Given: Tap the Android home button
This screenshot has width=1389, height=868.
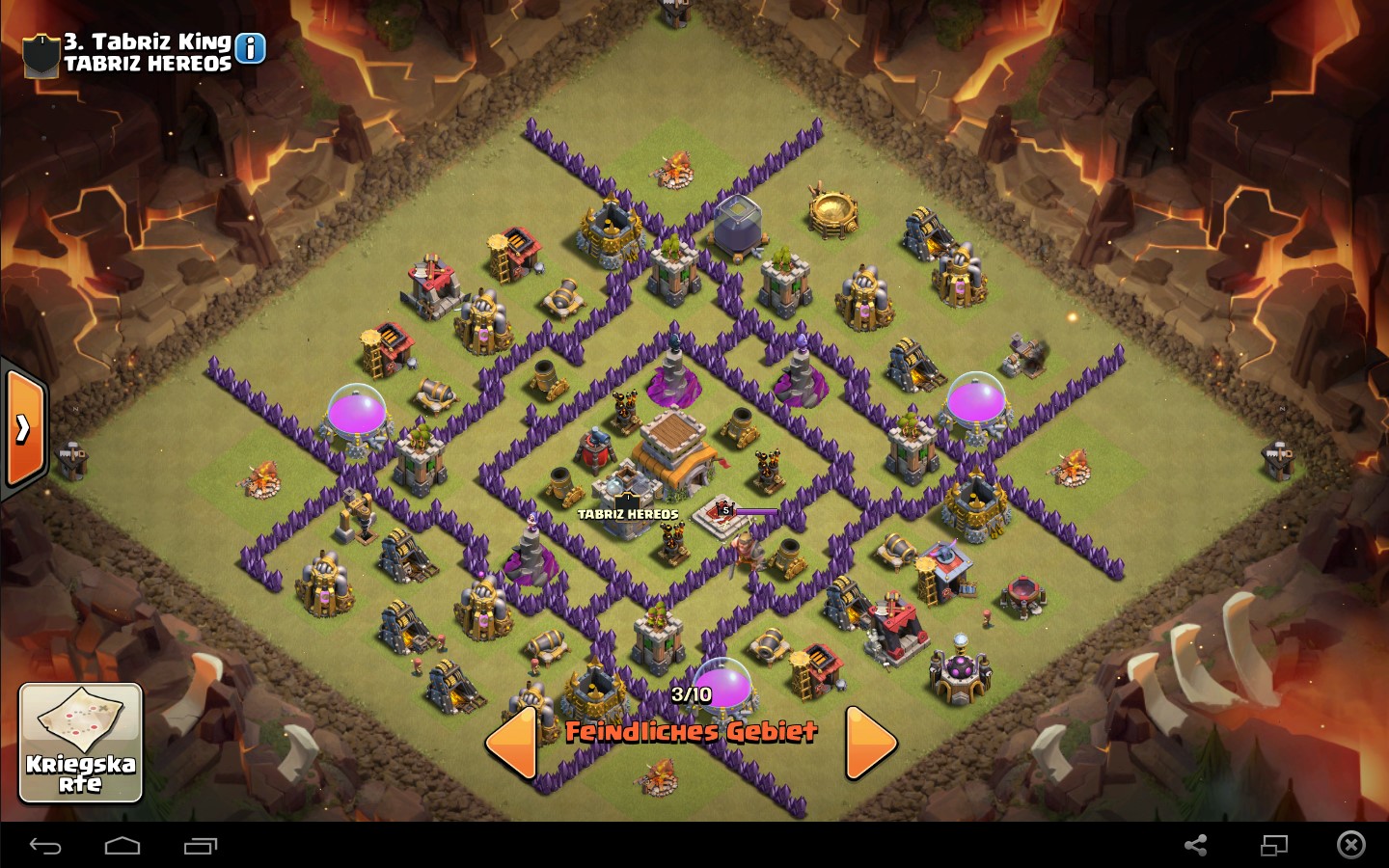Looking at the screenshot, I should (x=123, y=846).
